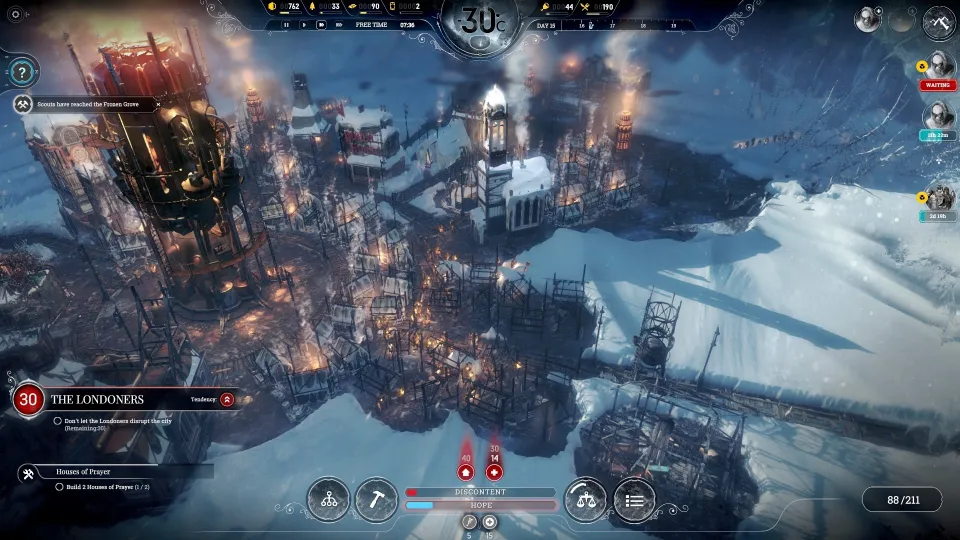960x540 pixels.
Task: Open the Book of Laws scales button
Action: click(585, 499)
